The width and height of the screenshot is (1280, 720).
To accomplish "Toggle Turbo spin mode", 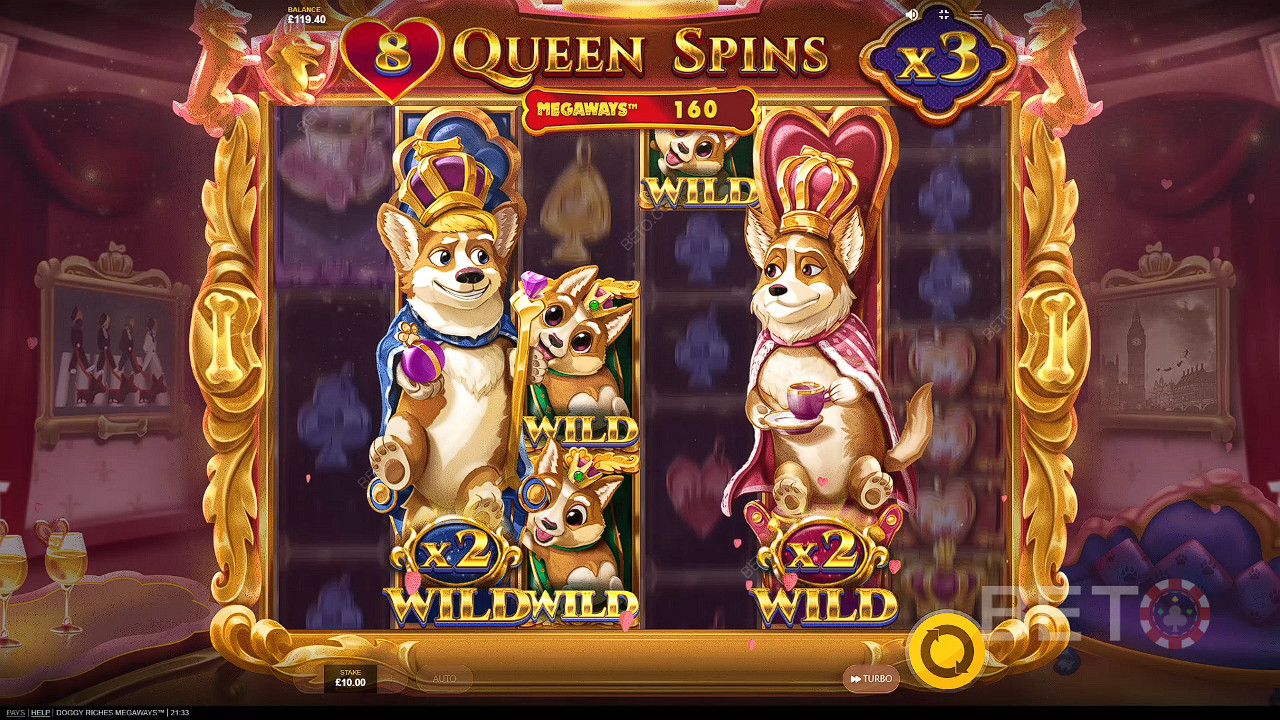I will (x=871, y=679).
